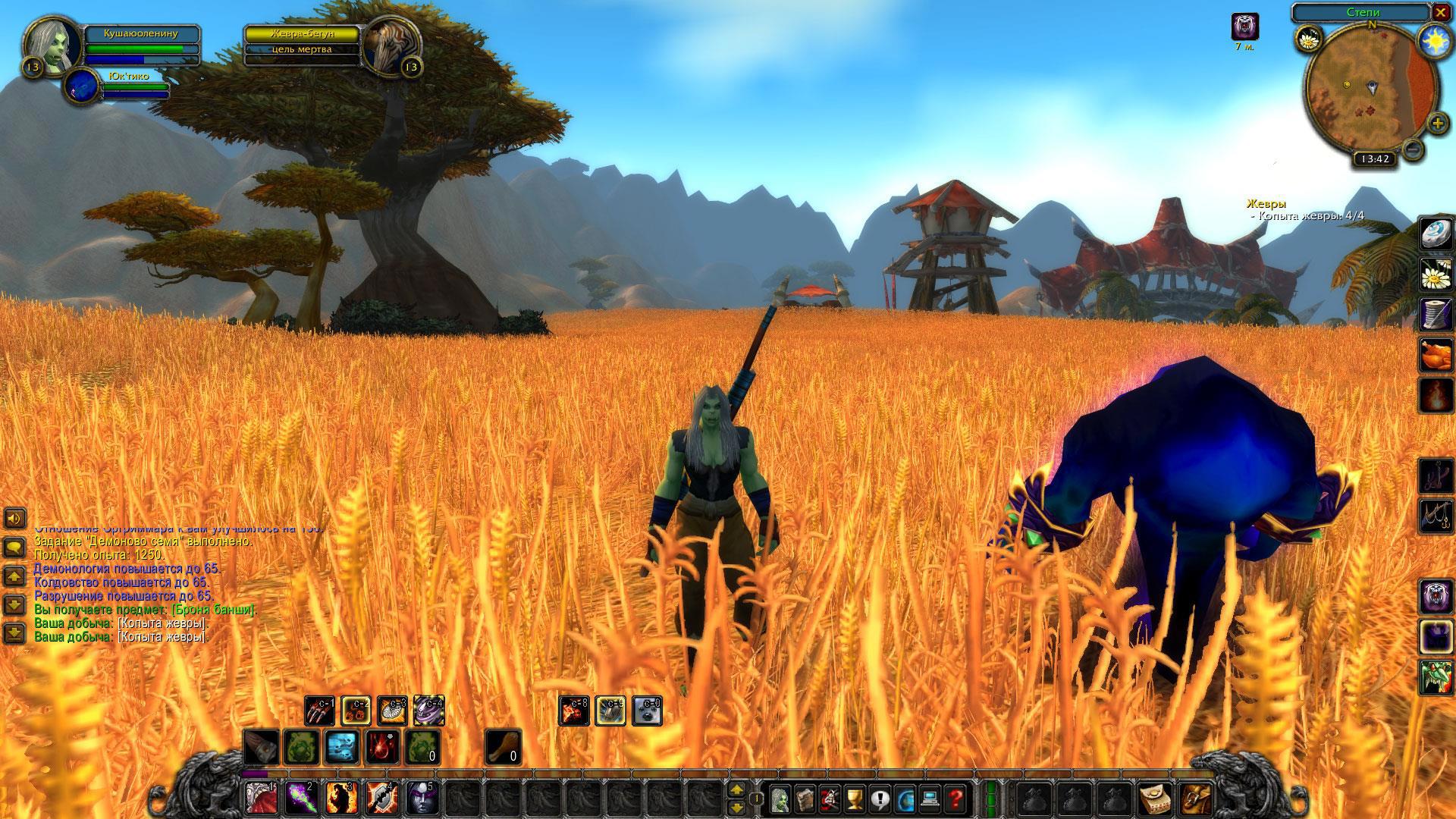Screen dimensions: 1456x819
Task: Open the calendar via the sun icon
Action: [x=1433, y=38]
